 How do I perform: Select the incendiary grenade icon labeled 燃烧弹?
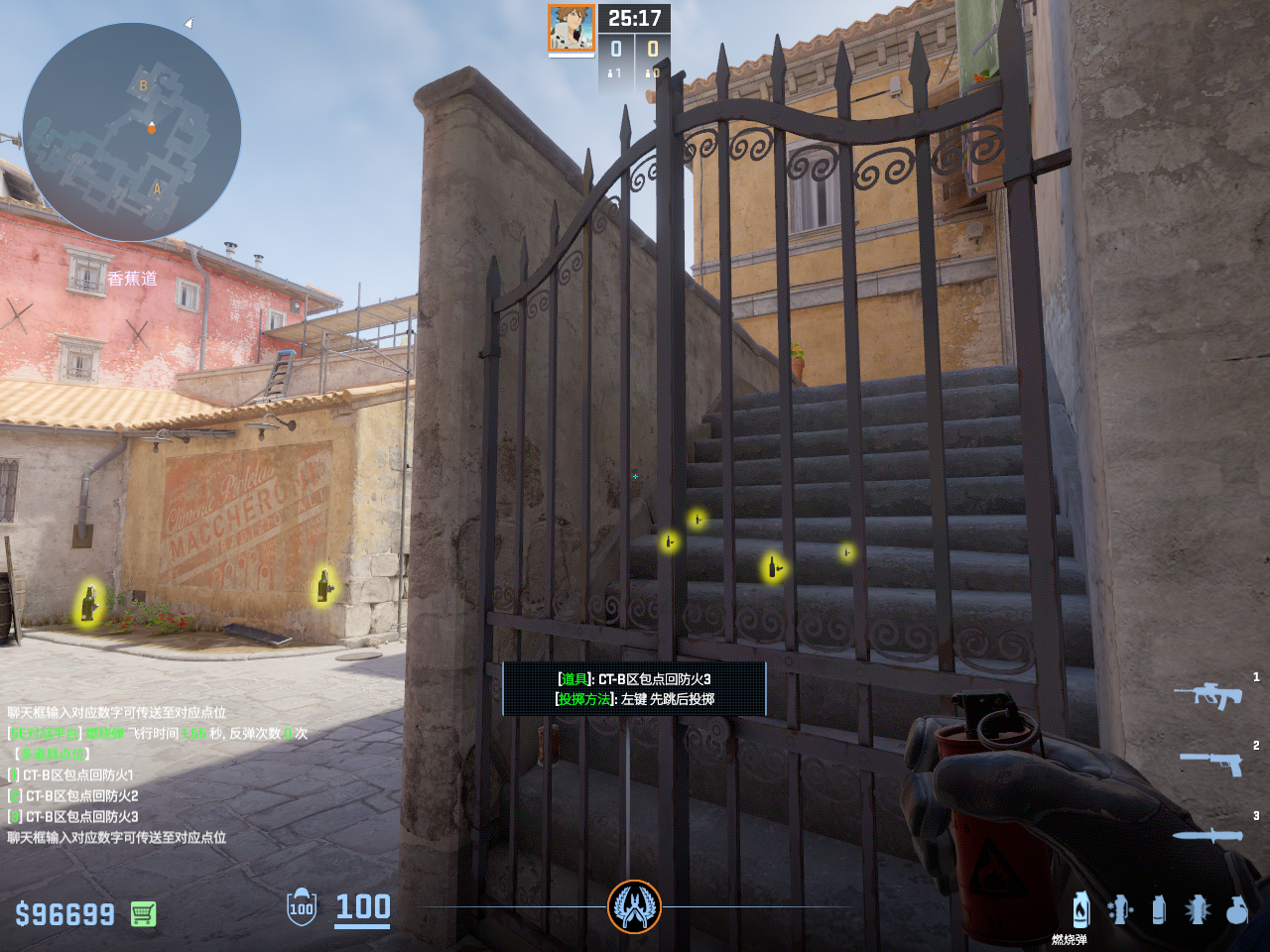1080,909
